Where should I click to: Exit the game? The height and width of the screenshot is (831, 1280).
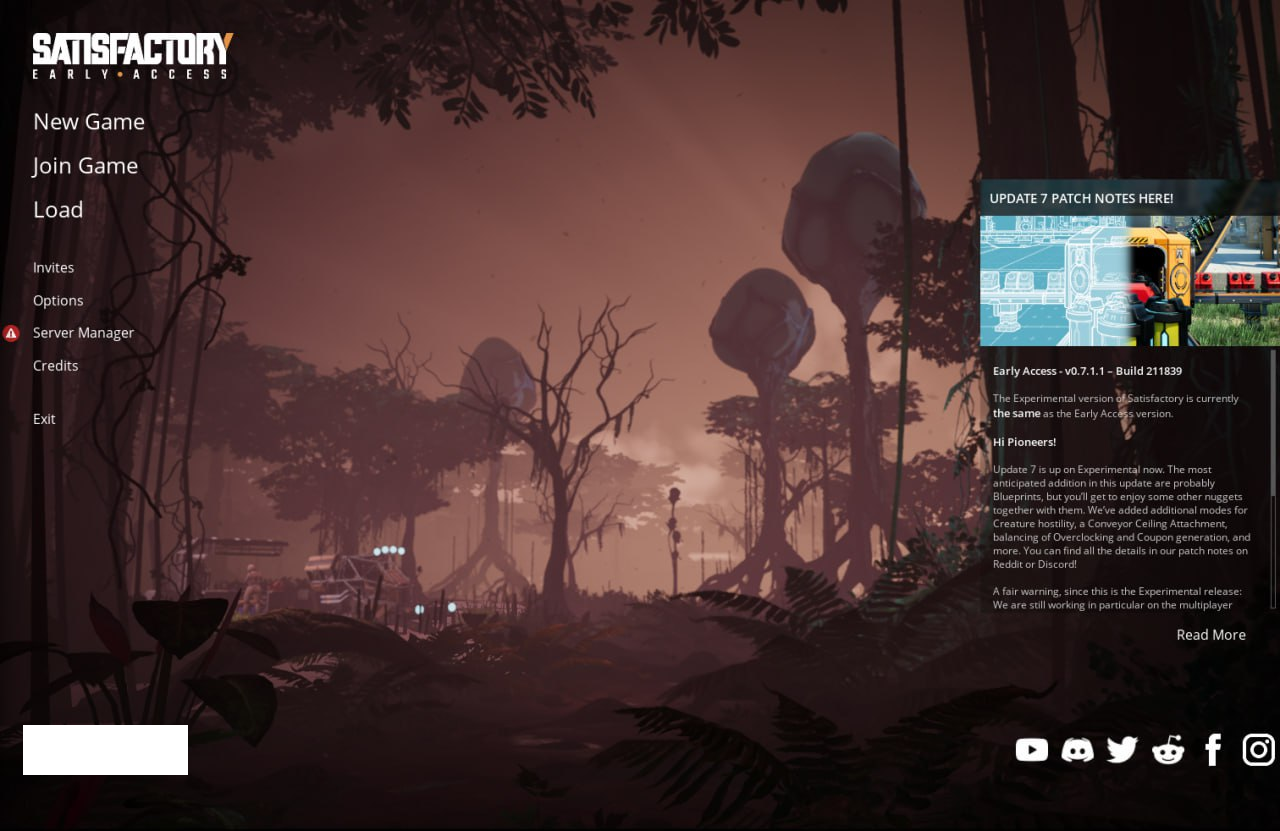pyautogui.click(x=44, y=419)
